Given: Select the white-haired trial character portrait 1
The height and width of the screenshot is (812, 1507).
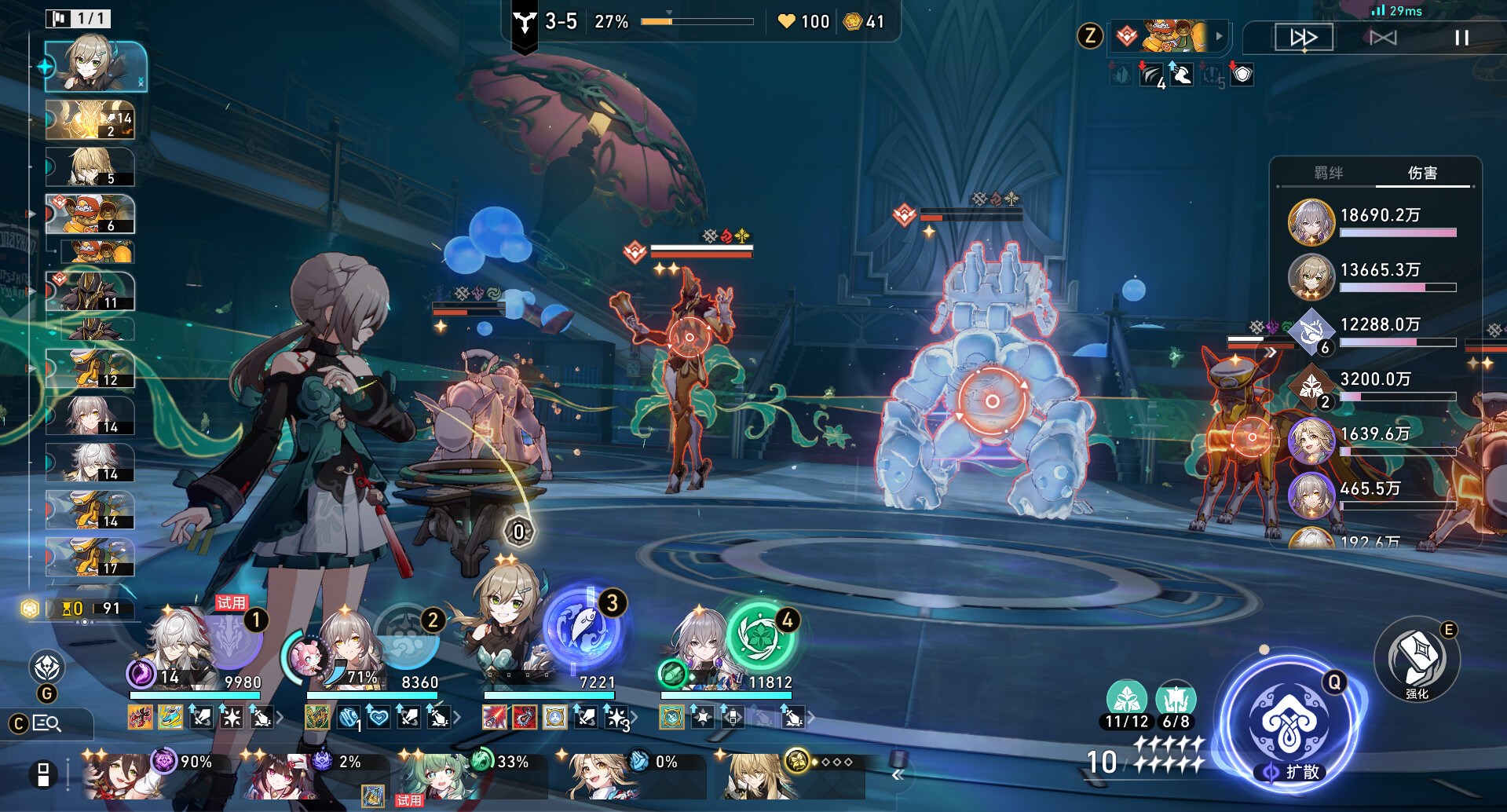Looking at the screenshot, I should point(179,646).
